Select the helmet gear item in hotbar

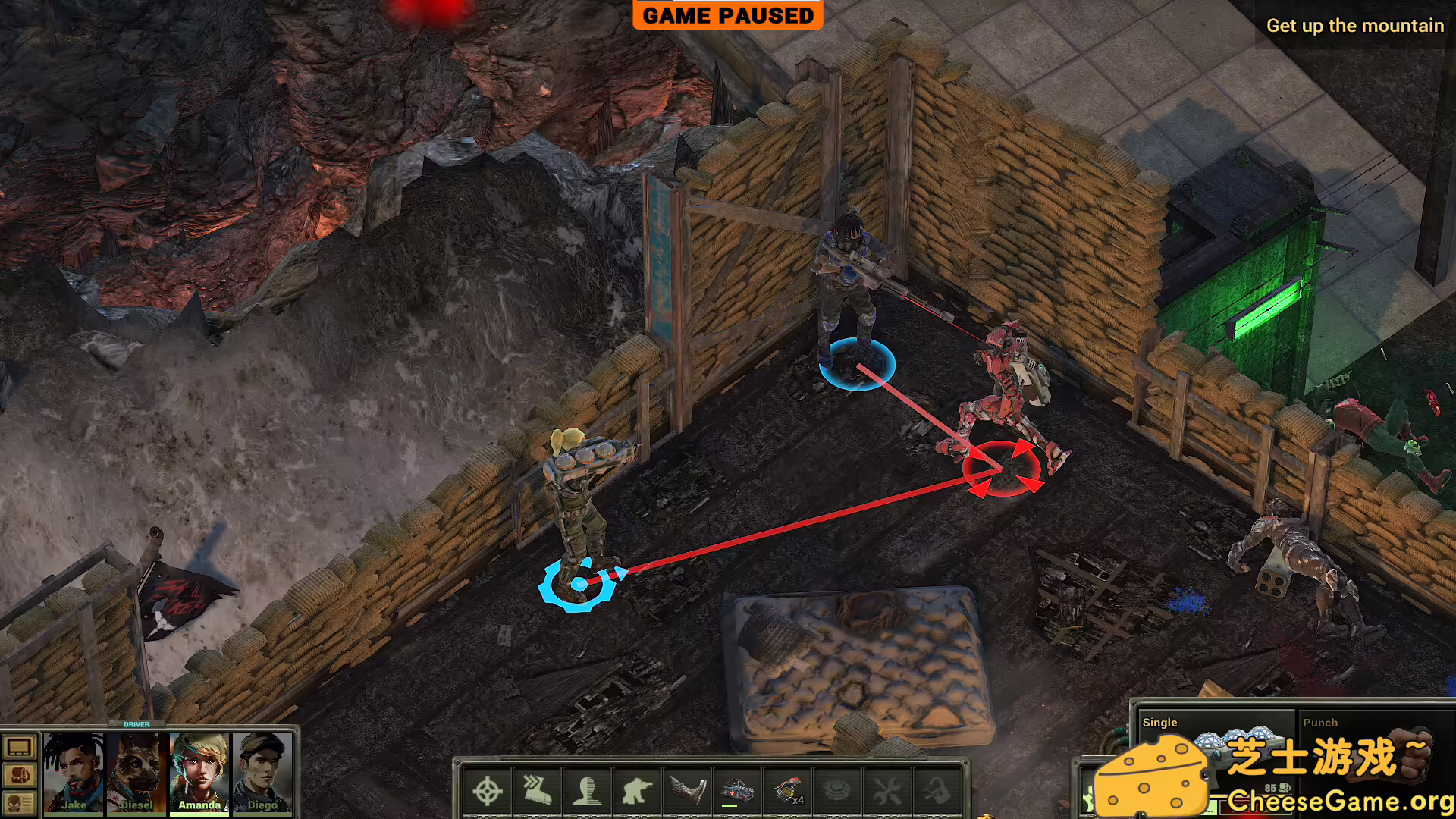tap(737, 792)
